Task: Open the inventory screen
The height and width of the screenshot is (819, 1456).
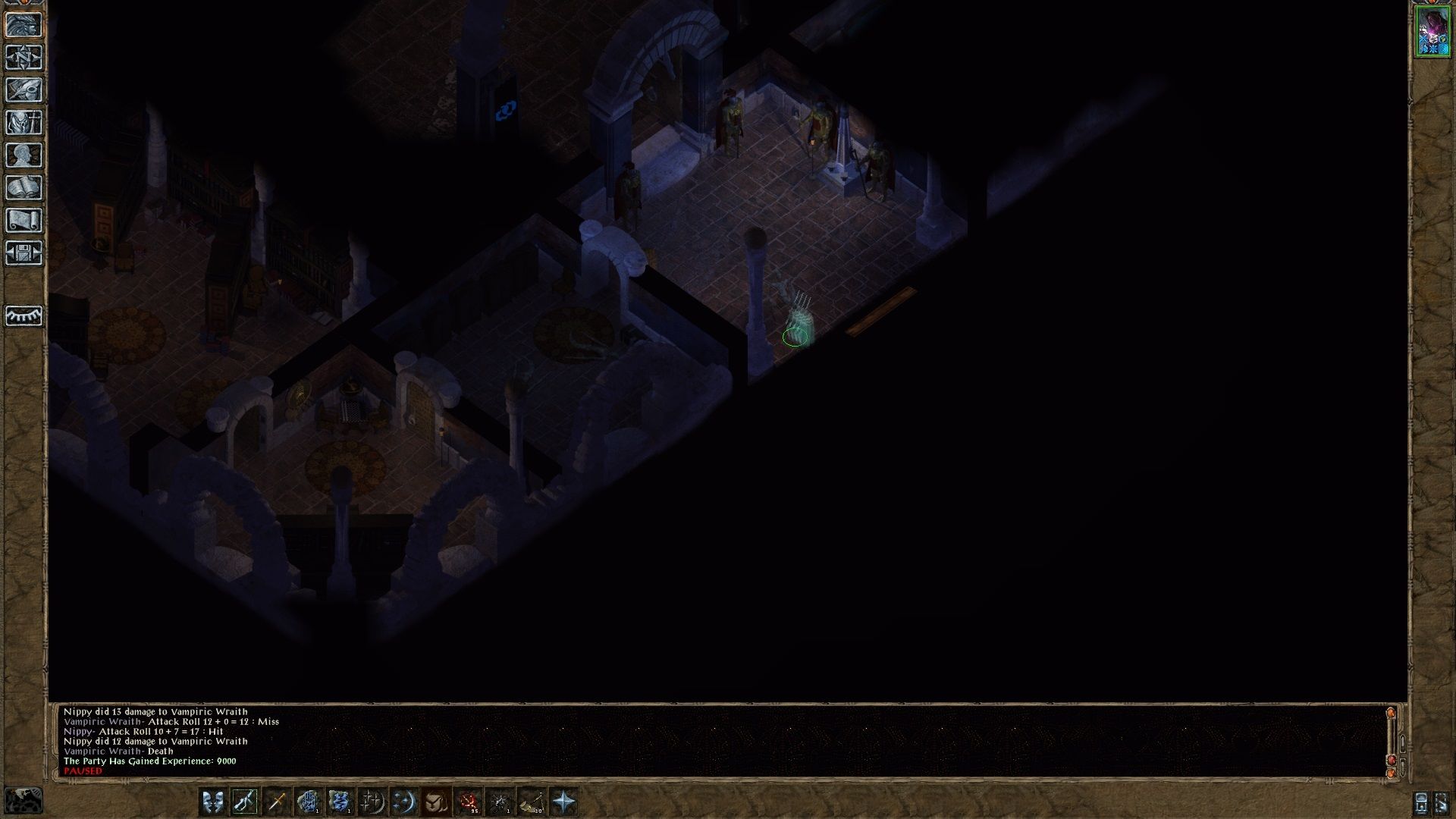Action: (25, 121)
